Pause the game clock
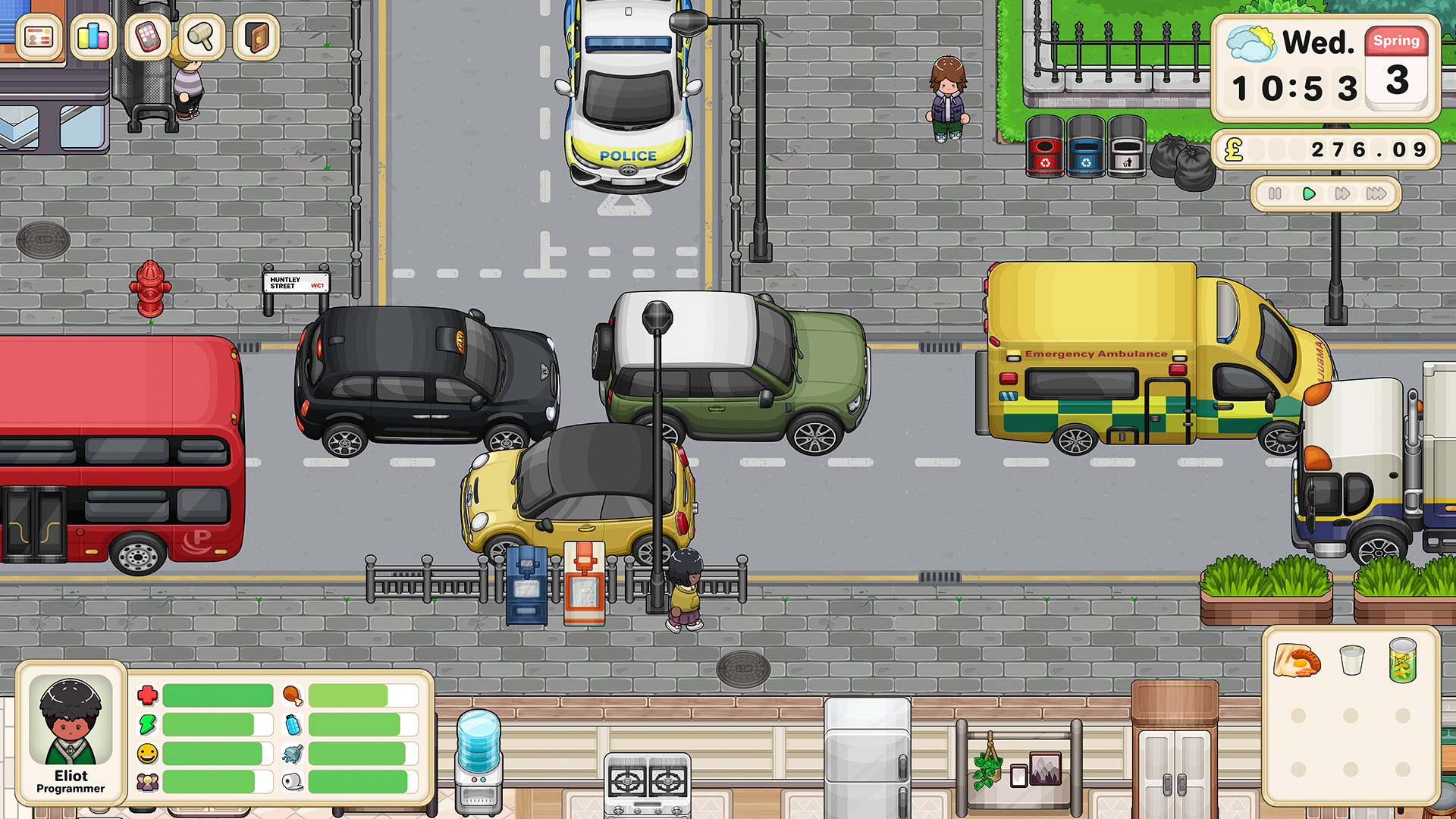 coord(1275,194)
